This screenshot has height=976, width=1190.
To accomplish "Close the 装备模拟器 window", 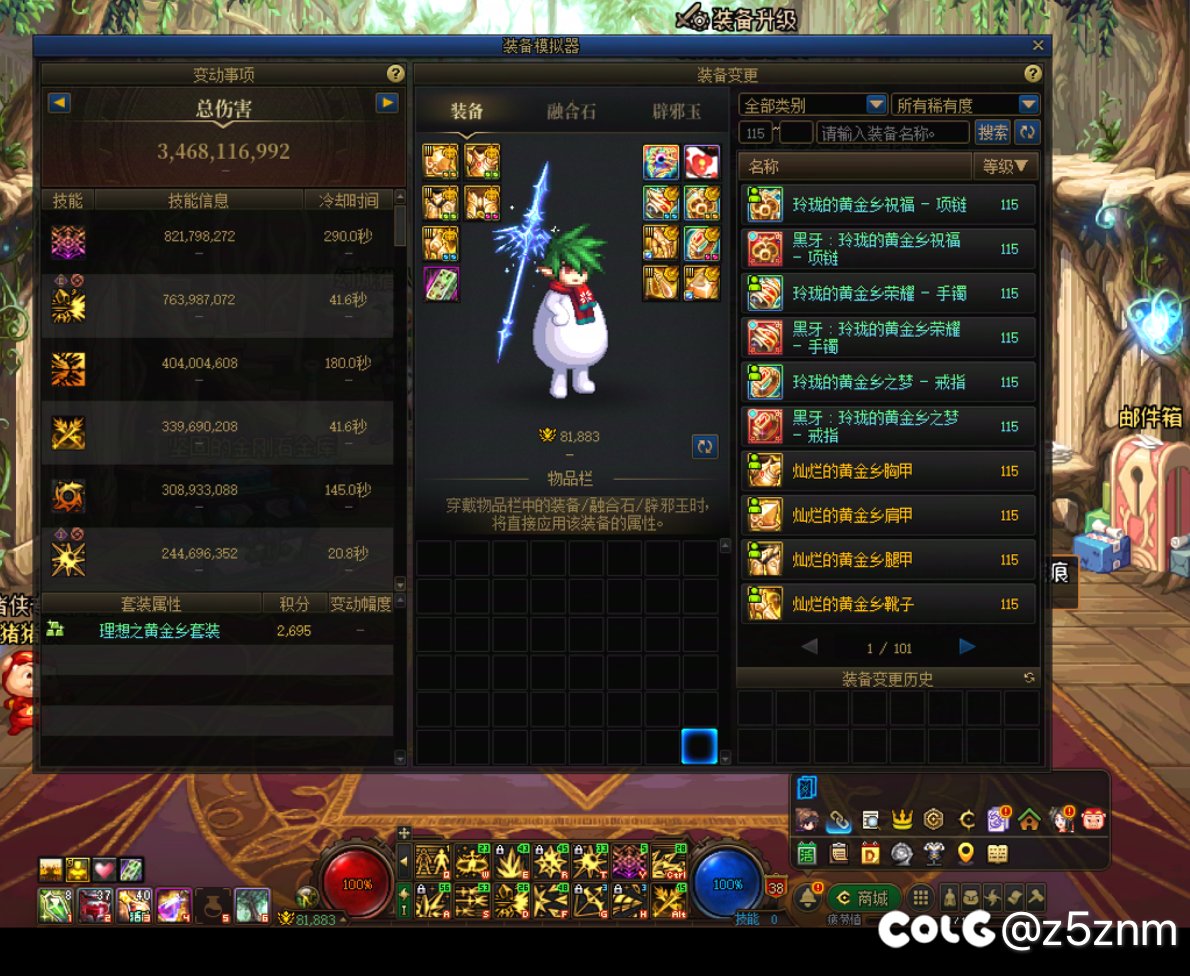I will [1038, 46].
